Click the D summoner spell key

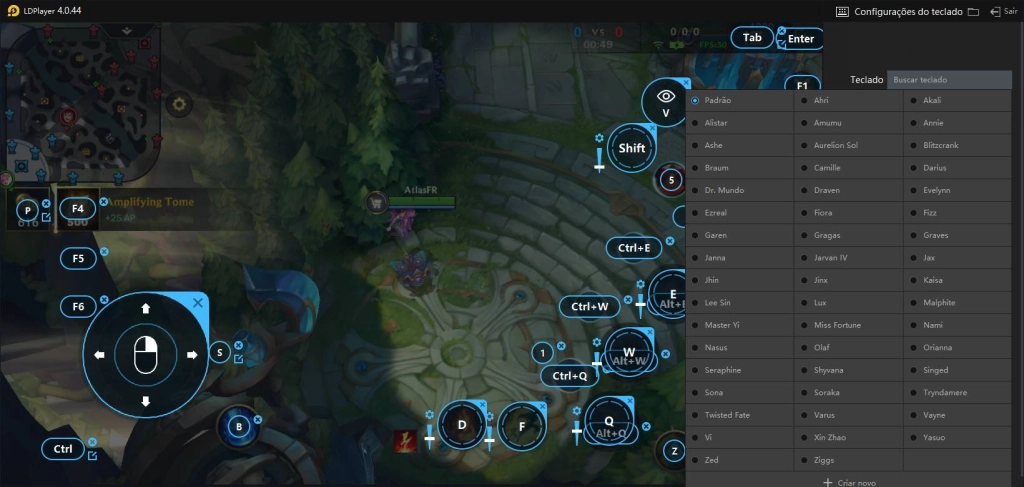462,425
